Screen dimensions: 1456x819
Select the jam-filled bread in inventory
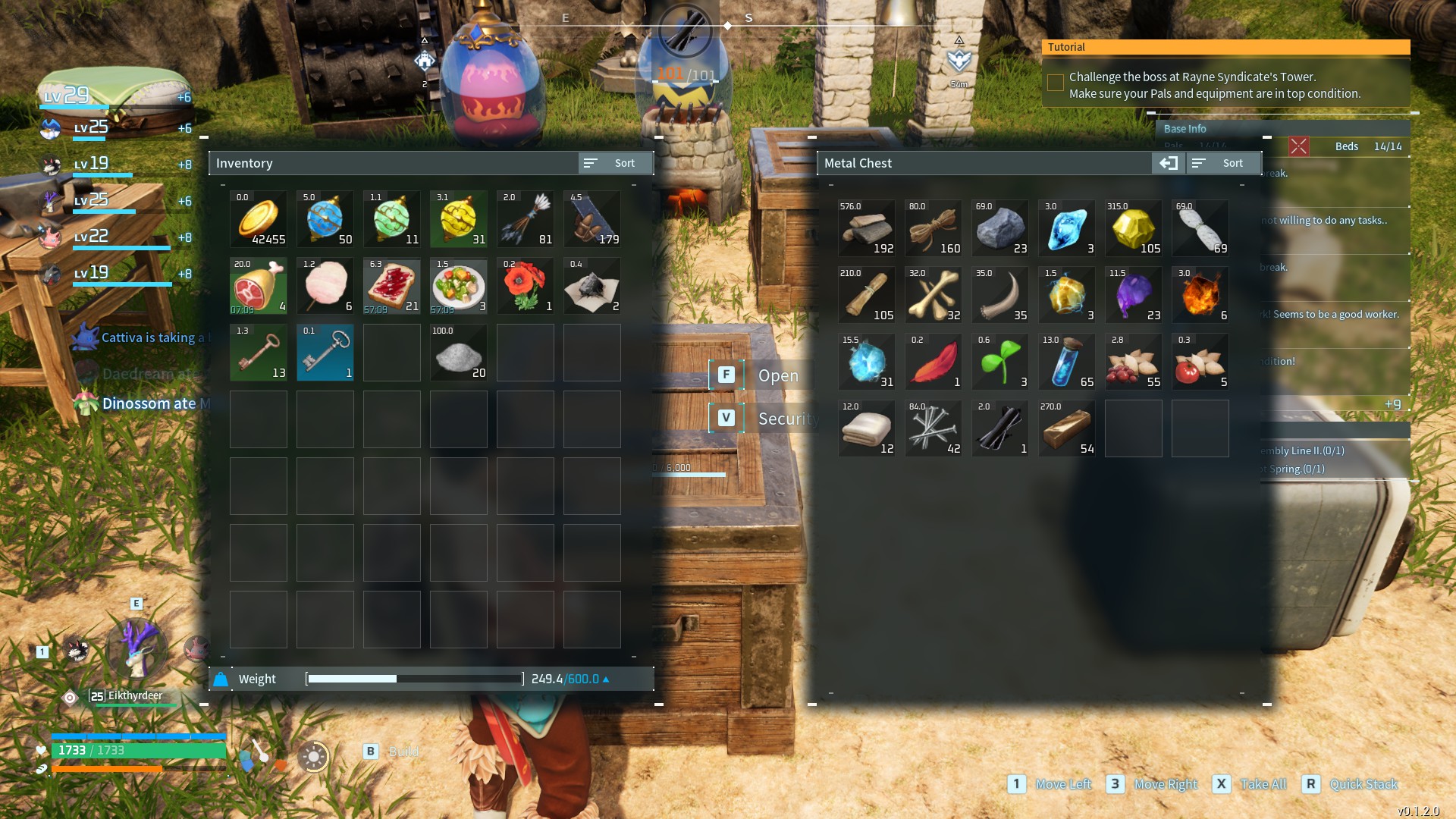[391, 286]
